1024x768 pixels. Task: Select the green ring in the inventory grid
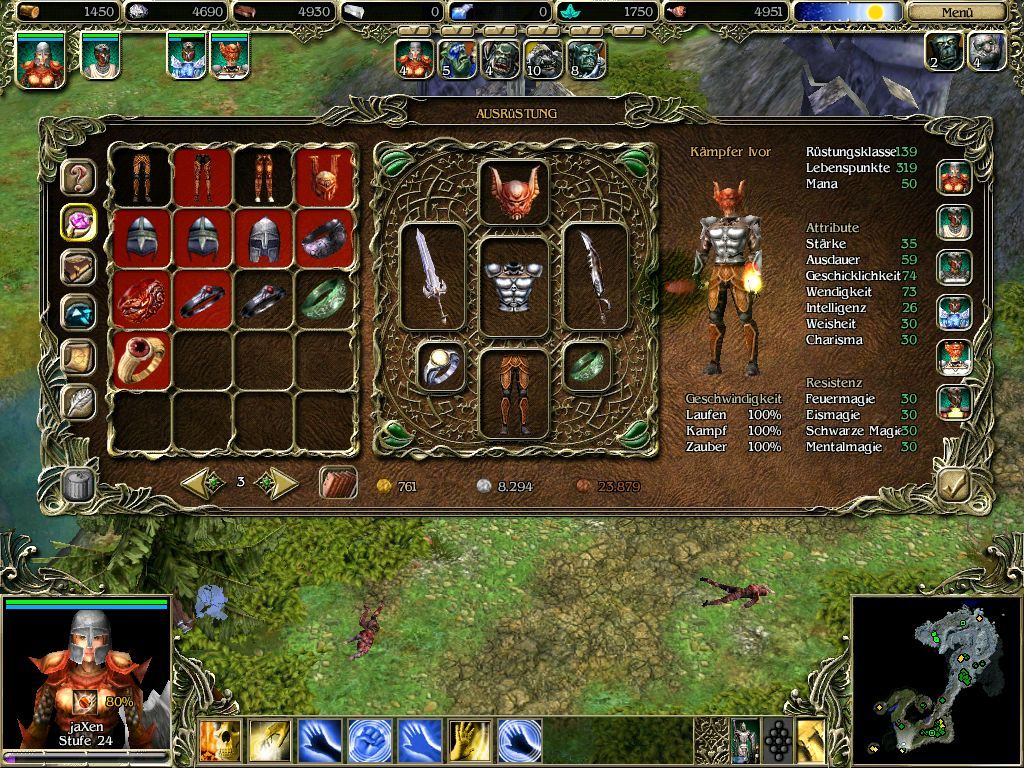[x=324, y=298]
